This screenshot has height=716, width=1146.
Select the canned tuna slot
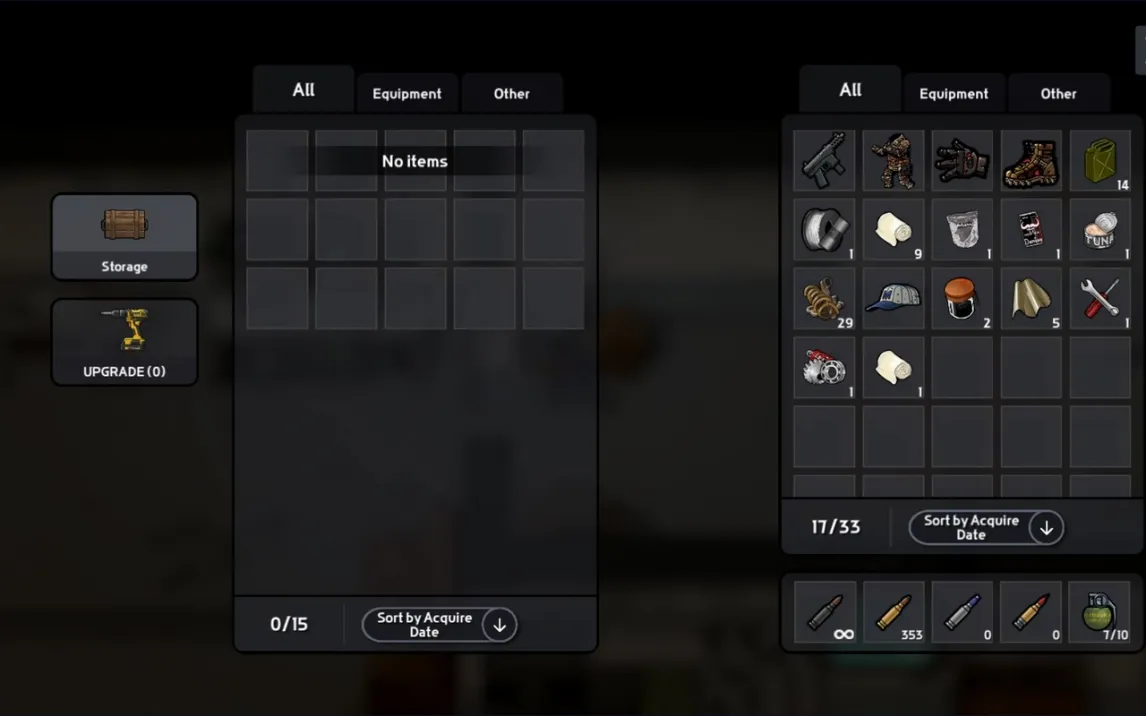1100,229
